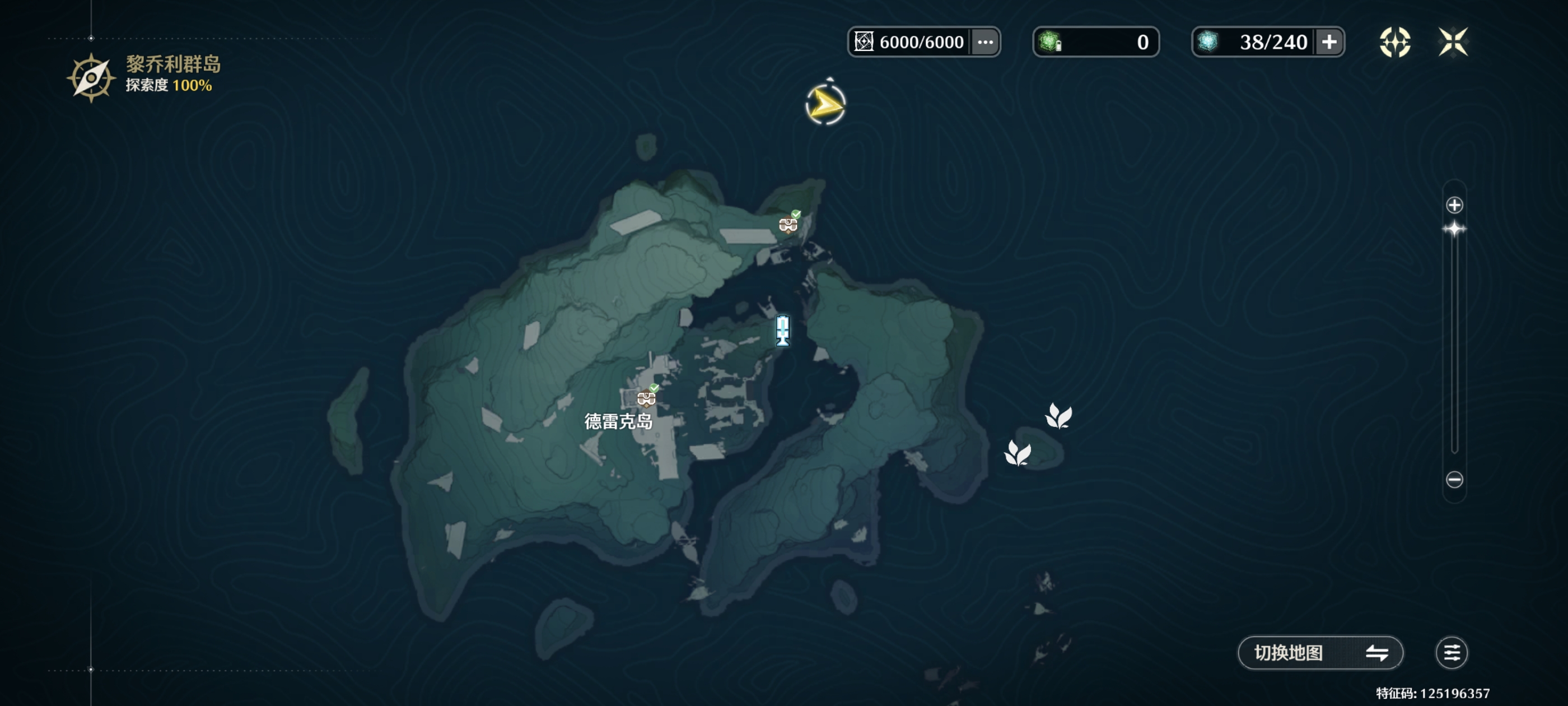Open the circular target icon beside close
The image size is (1568, 706).
[x=1394, y=42]
